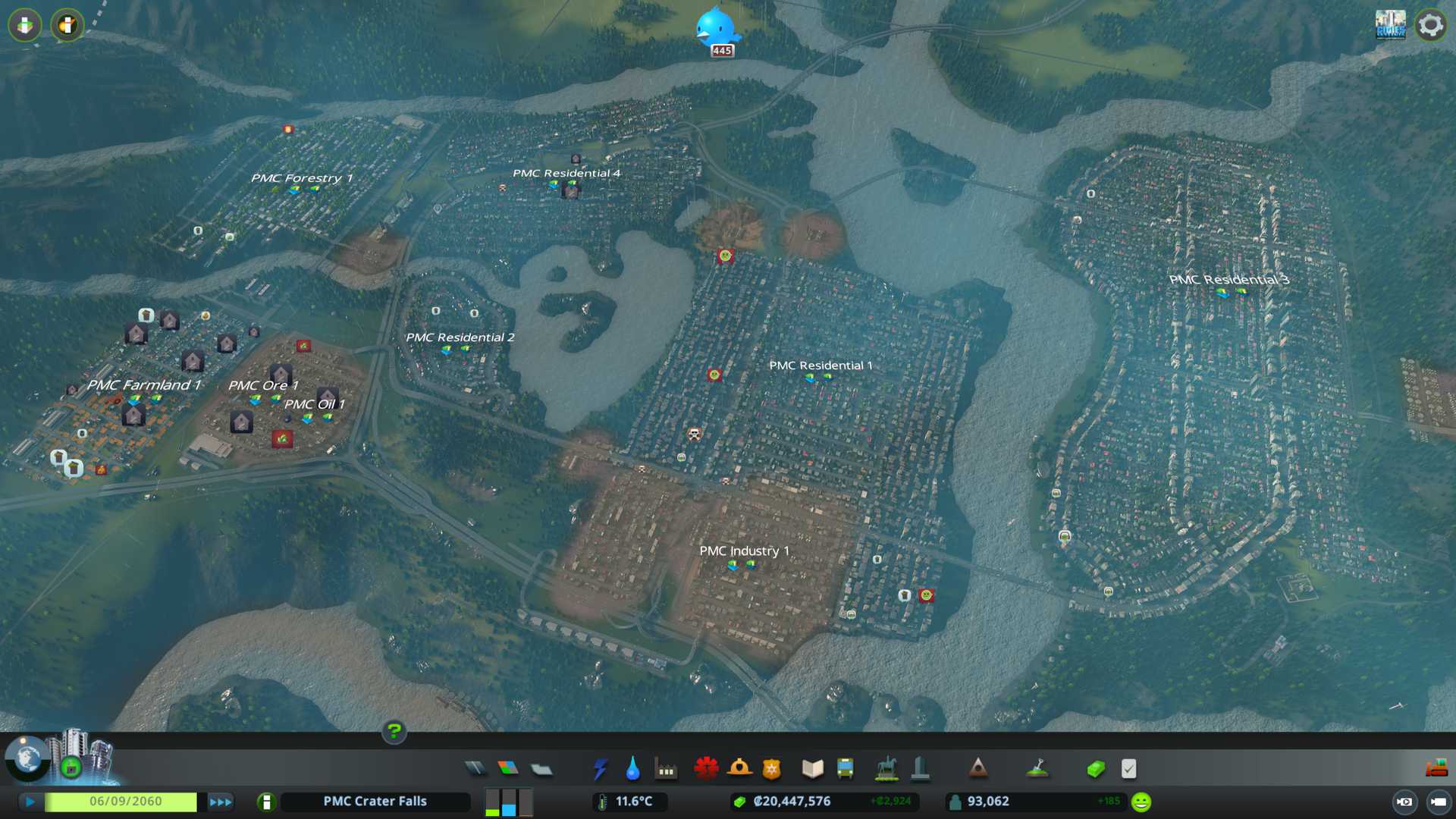The image size is (1456, 819).
Task: Open the Economy money panel
Action: [1095, 769]
